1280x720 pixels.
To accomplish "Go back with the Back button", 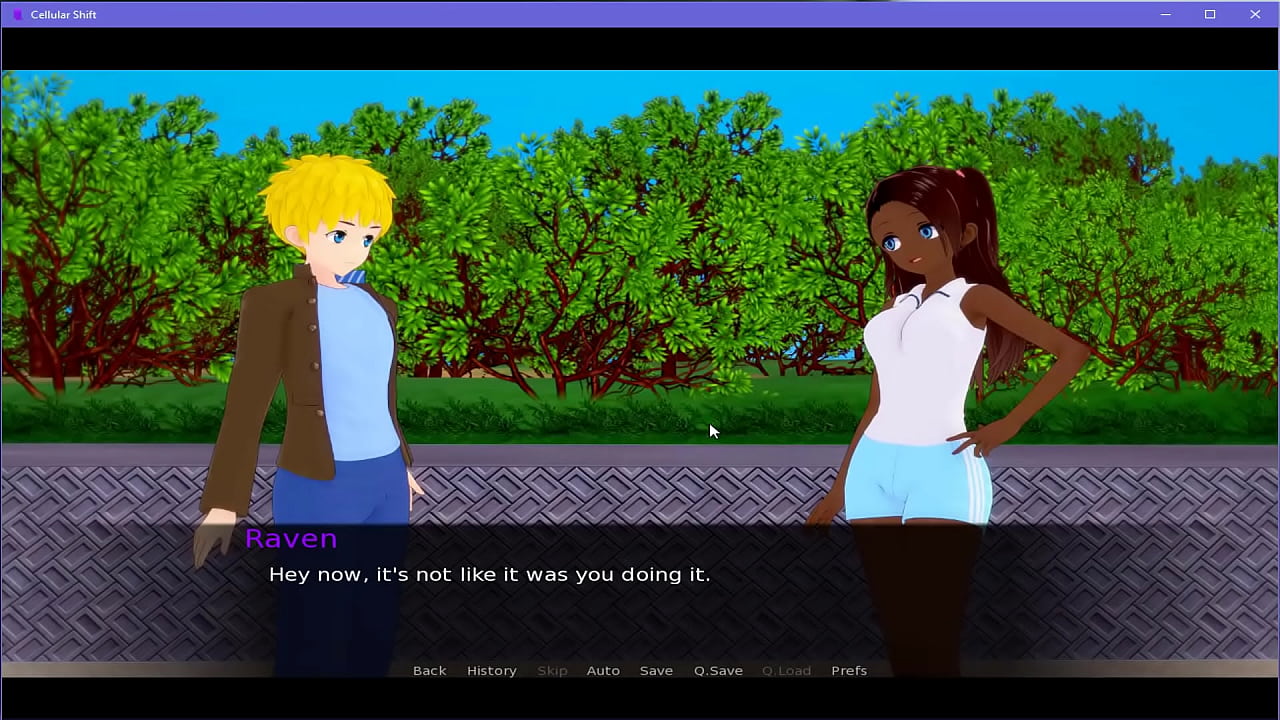I will (429, 670).
